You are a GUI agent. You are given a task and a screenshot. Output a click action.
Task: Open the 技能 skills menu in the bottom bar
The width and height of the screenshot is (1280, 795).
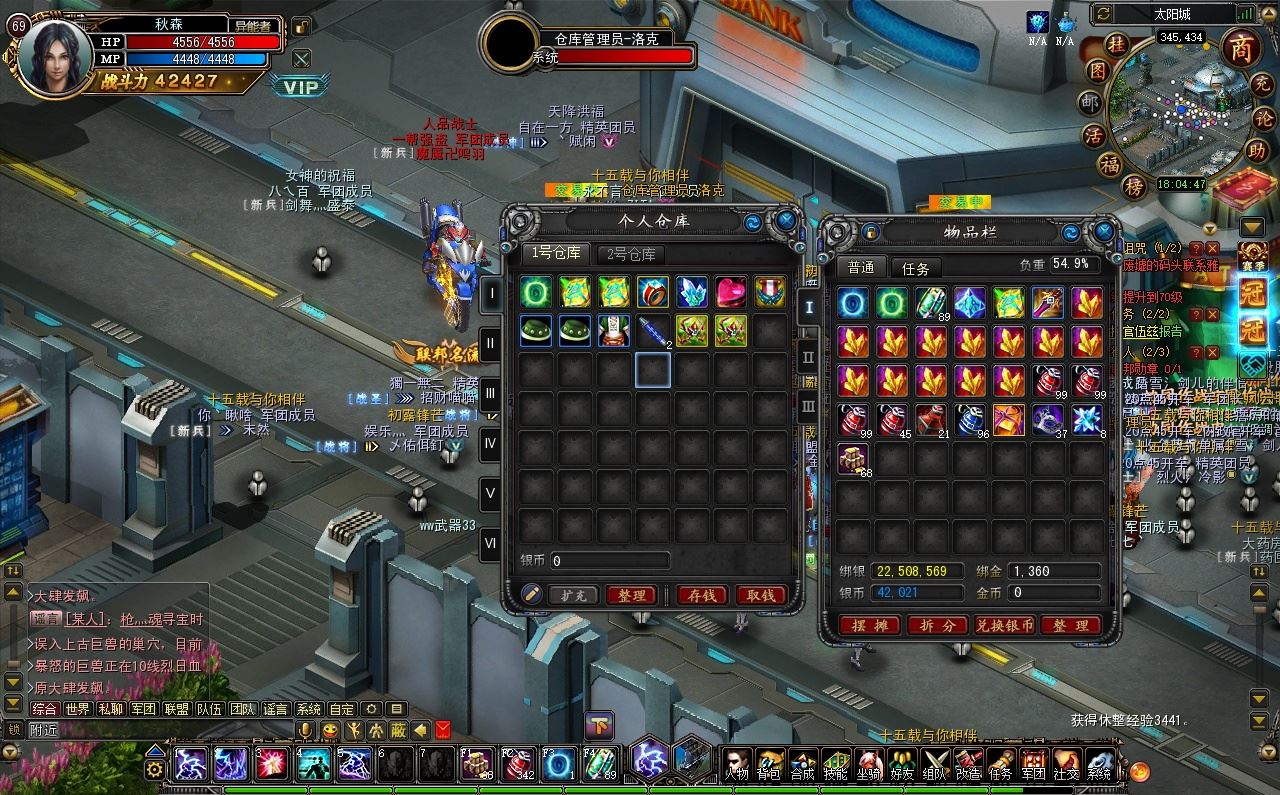[835, 765]
